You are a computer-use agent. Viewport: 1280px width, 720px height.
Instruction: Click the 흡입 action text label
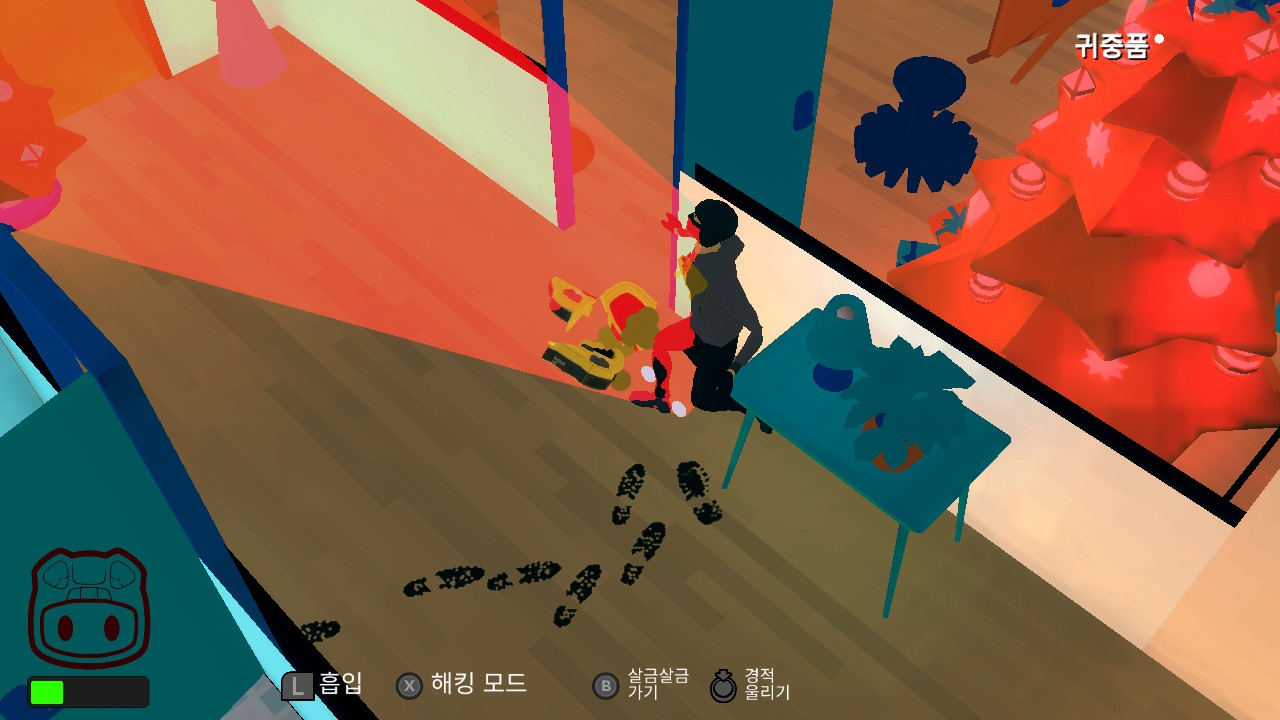coord(338,686)
